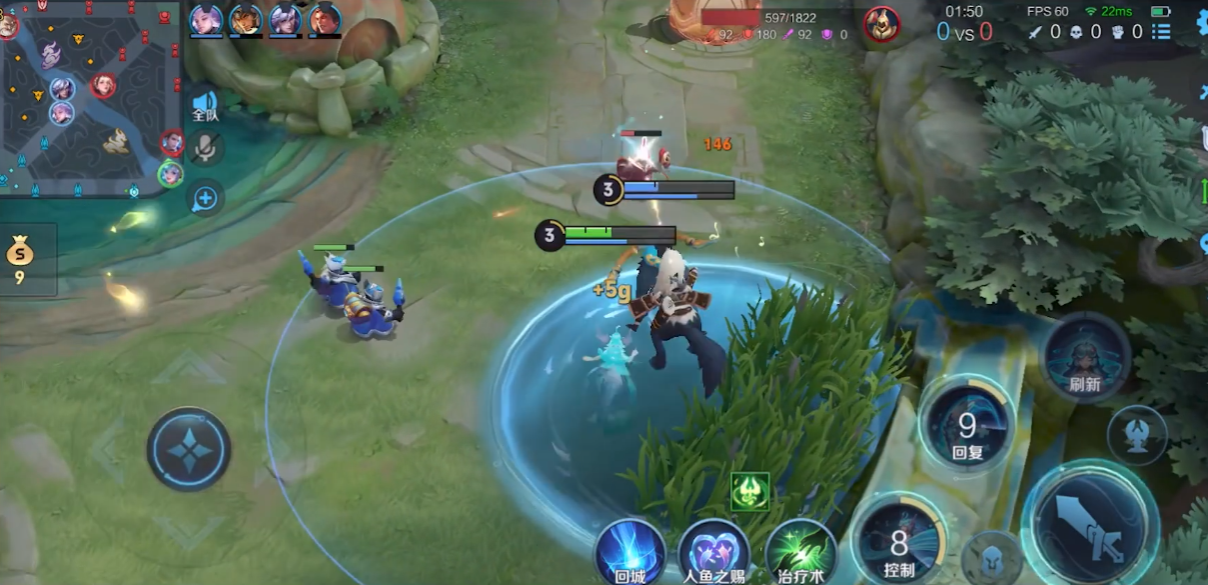Toggle the microphone button
This screenshot has width=1208, height=585.
tap(205, 149)
